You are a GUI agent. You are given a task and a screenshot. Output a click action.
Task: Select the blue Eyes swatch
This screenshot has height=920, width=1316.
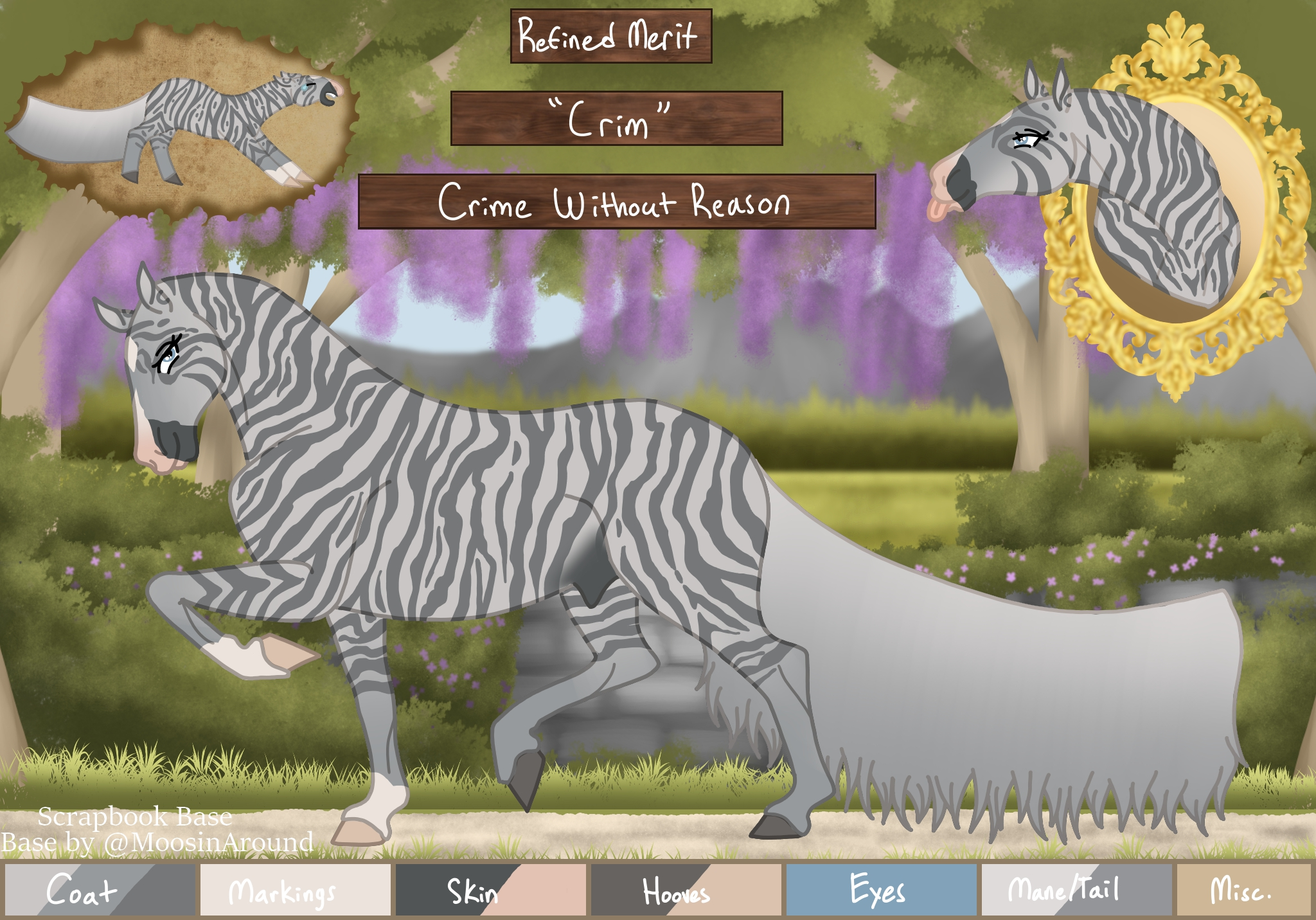881,890
